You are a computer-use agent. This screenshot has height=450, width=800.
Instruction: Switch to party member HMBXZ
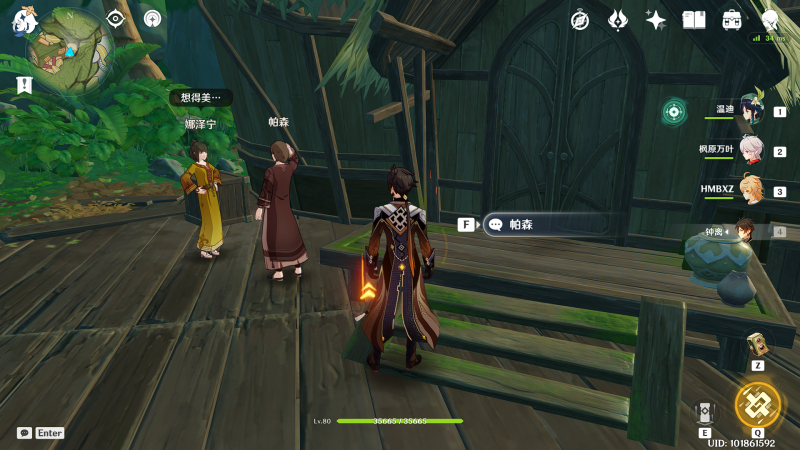tap(750, 190)
